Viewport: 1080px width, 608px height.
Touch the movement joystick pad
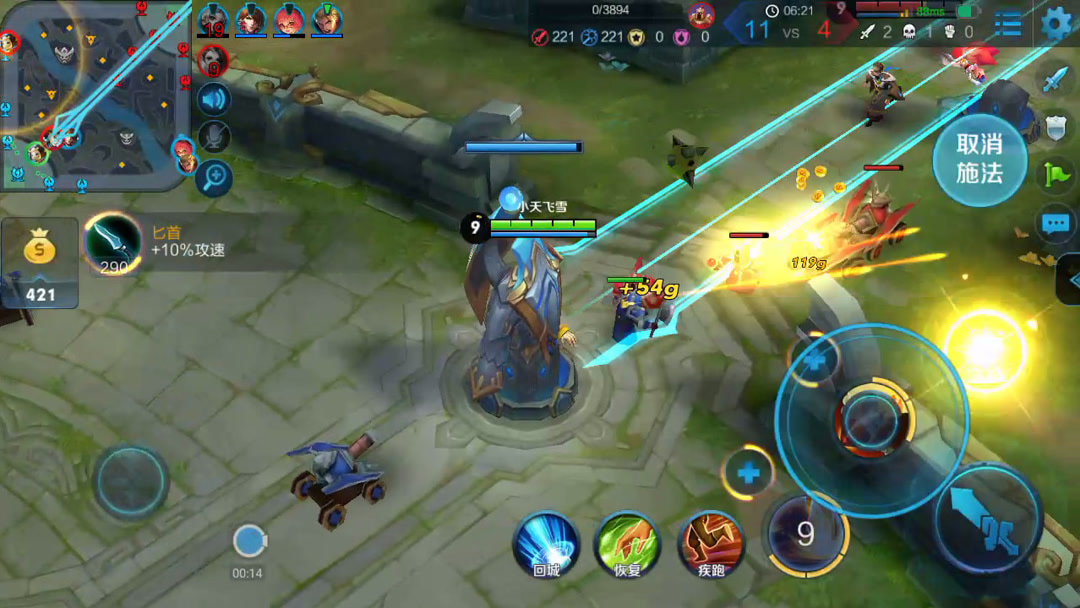tap(130, 482)
